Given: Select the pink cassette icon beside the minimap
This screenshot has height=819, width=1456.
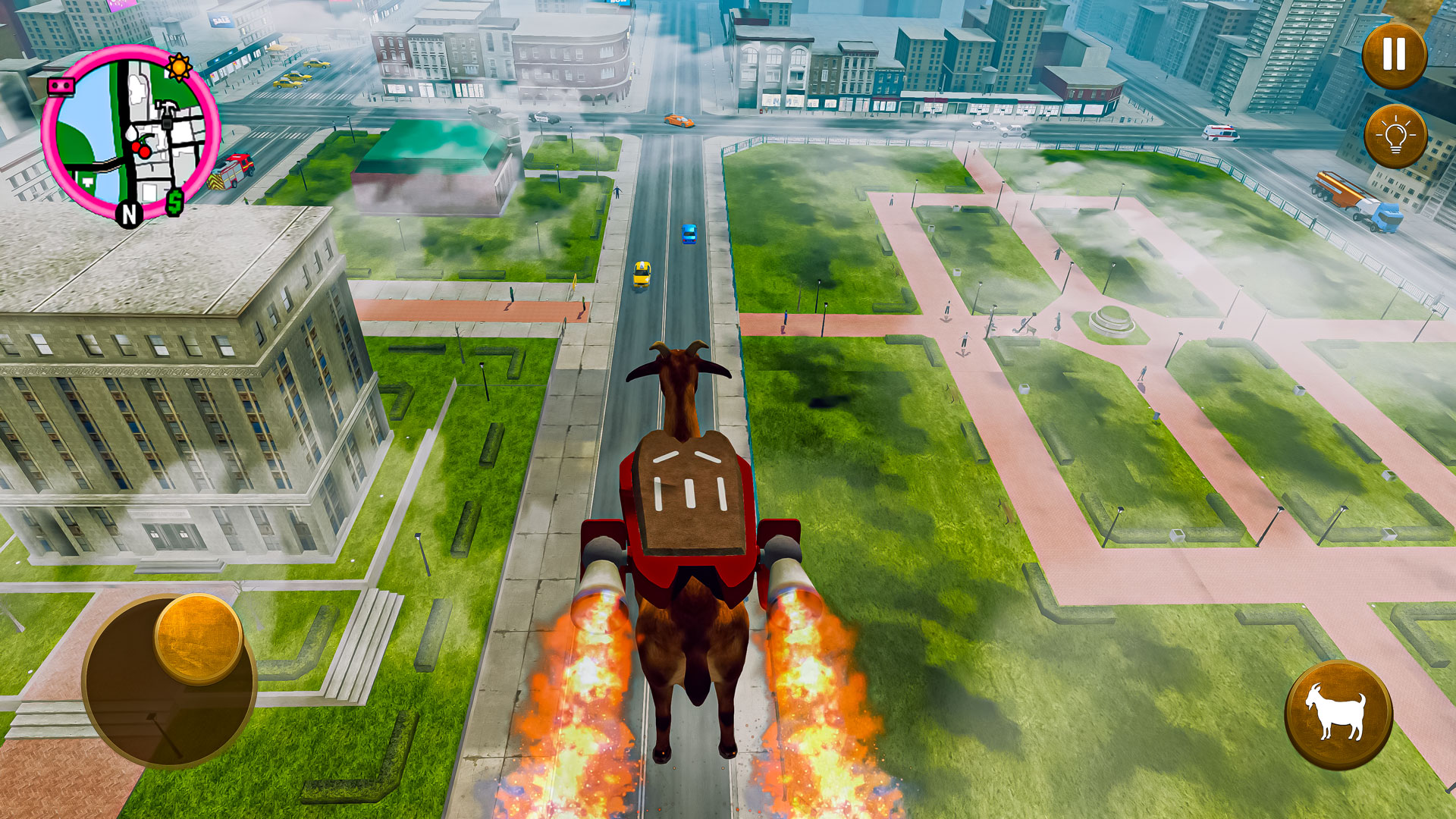Looking at the screenshot, I should [x=61, y=86].
